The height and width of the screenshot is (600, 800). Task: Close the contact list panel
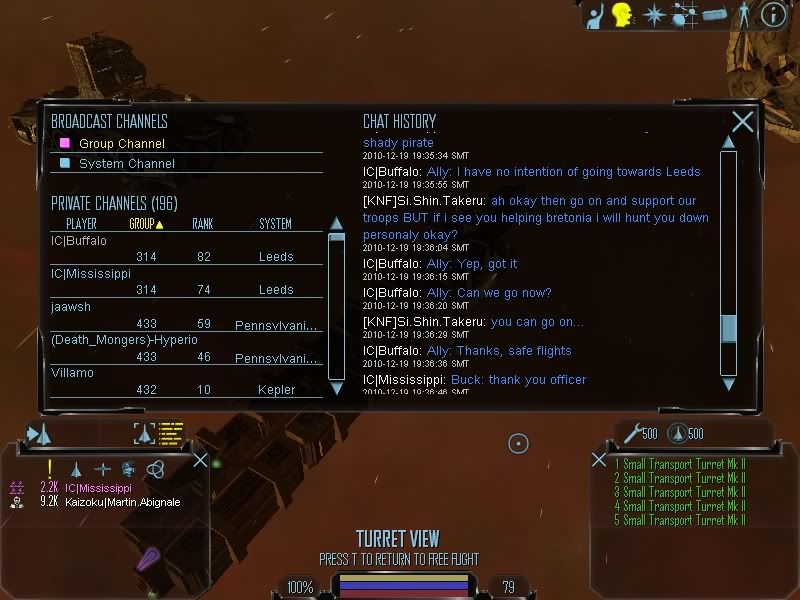click(x=200, y=460)
